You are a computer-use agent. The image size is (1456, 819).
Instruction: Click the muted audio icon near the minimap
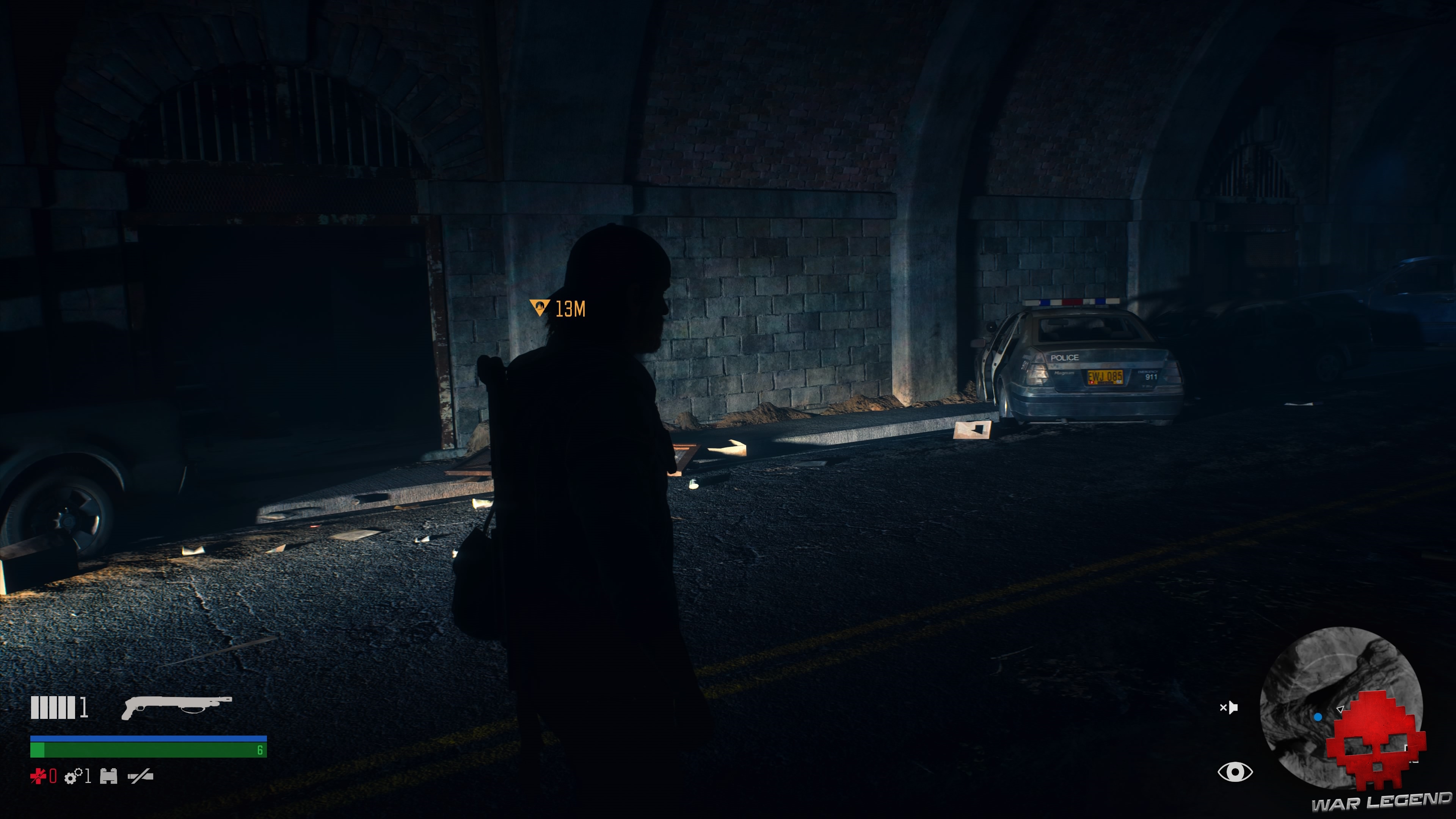pyautogui.click(x=1229, y=708)
